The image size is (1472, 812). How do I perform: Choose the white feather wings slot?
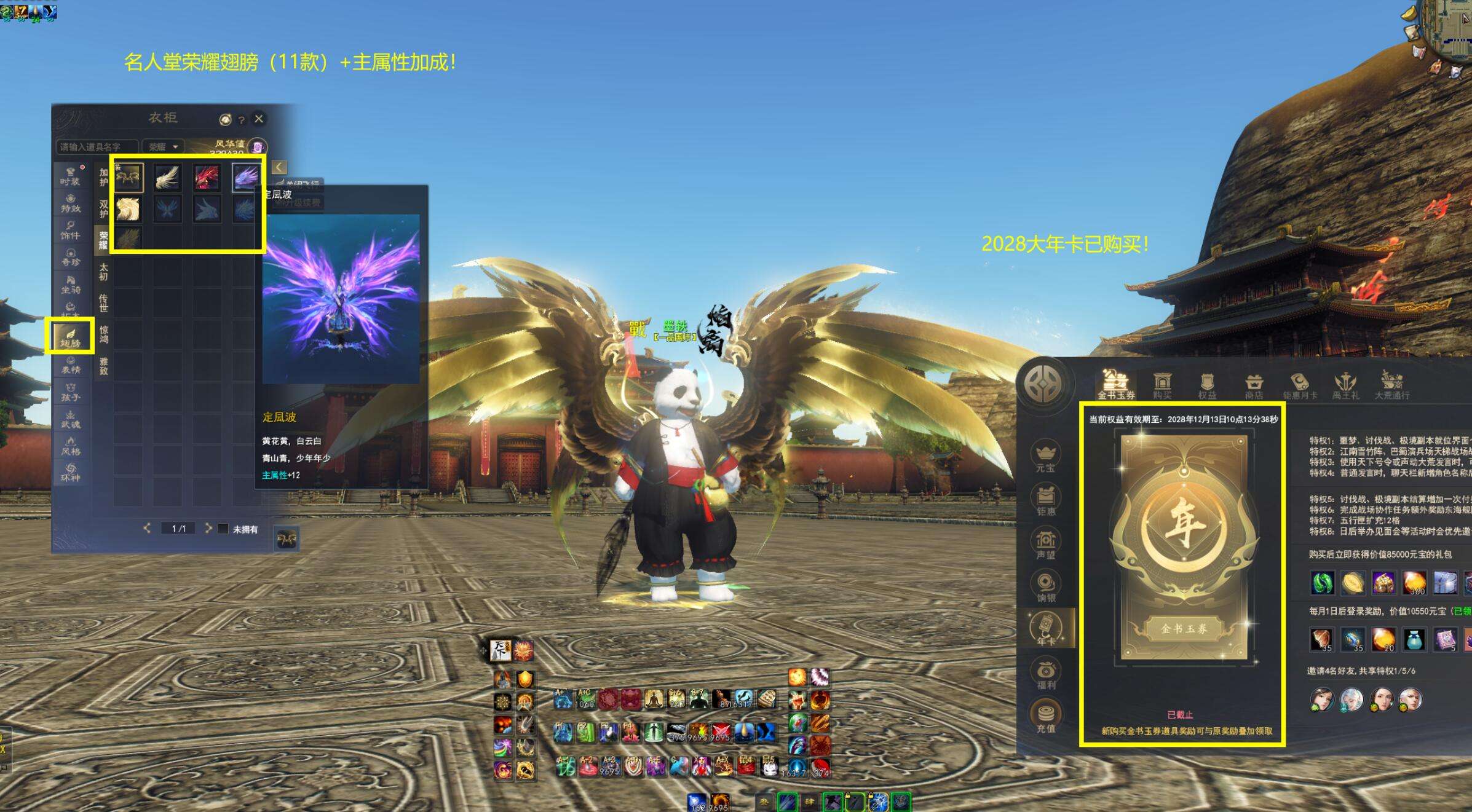[167, 177]
